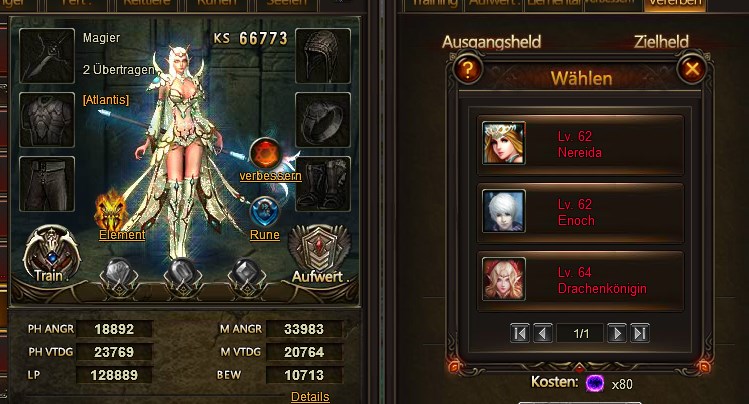The width and height of the screenshot is (749, 404).
Task: Open the Aufwert upgrade button
Action: [x=315, y=254]
